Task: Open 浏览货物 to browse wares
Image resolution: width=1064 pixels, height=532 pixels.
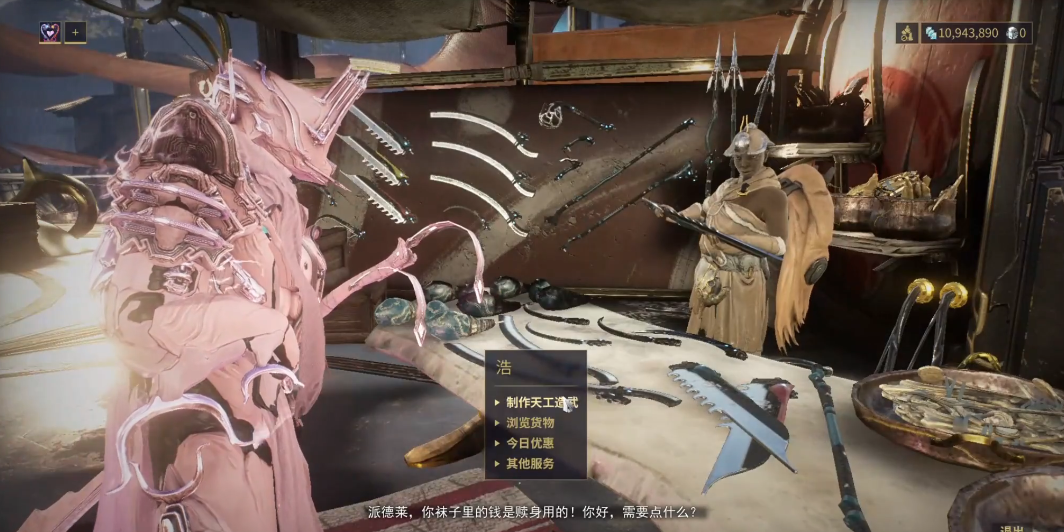Action: tap(530, 423)
